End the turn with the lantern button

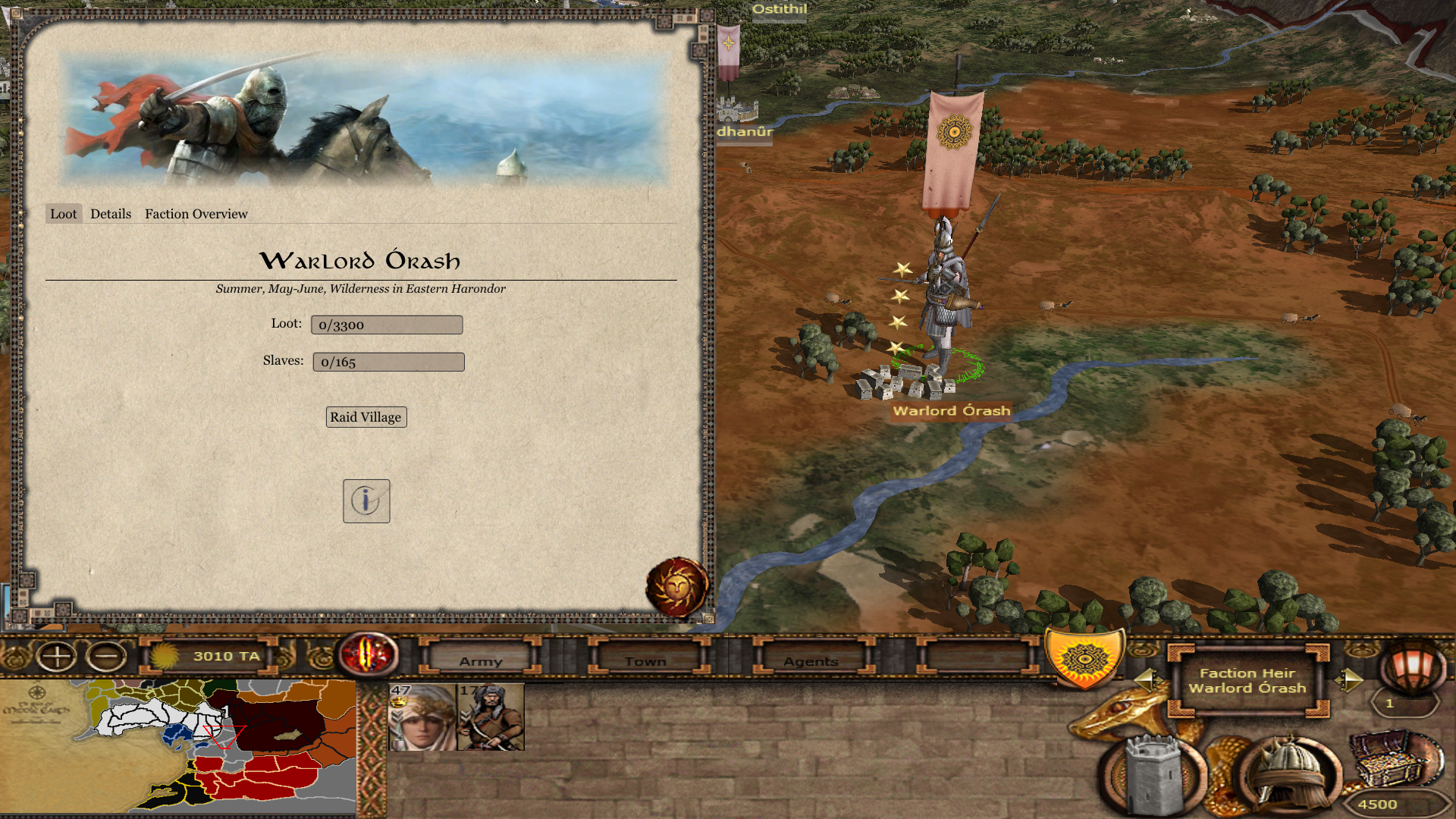pos(1411,665)
